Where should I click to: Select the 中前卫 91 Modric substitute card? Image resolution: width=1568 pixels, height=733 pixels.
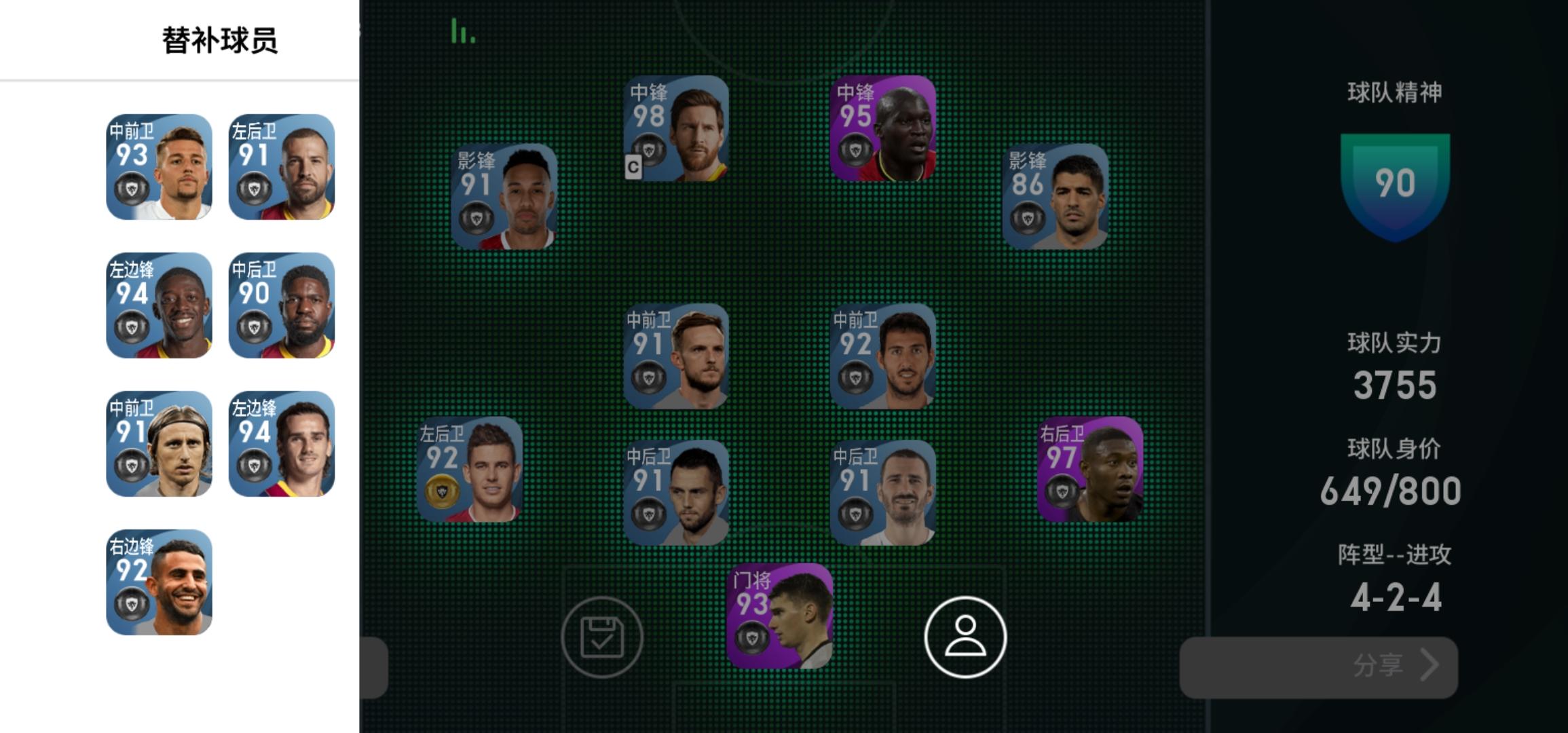(160, 445)
